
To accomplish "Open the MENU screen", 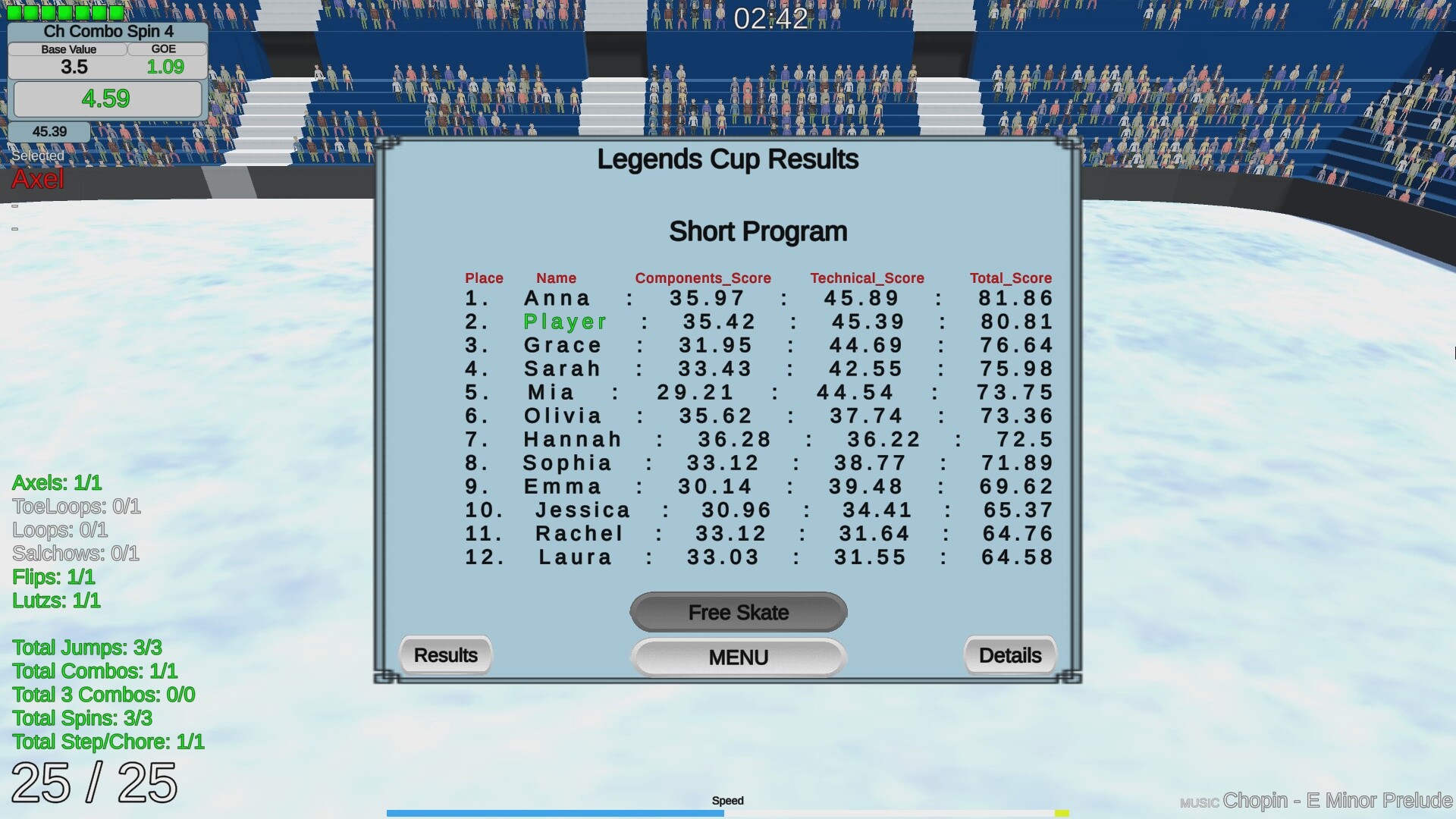I will tap(738, 657).
